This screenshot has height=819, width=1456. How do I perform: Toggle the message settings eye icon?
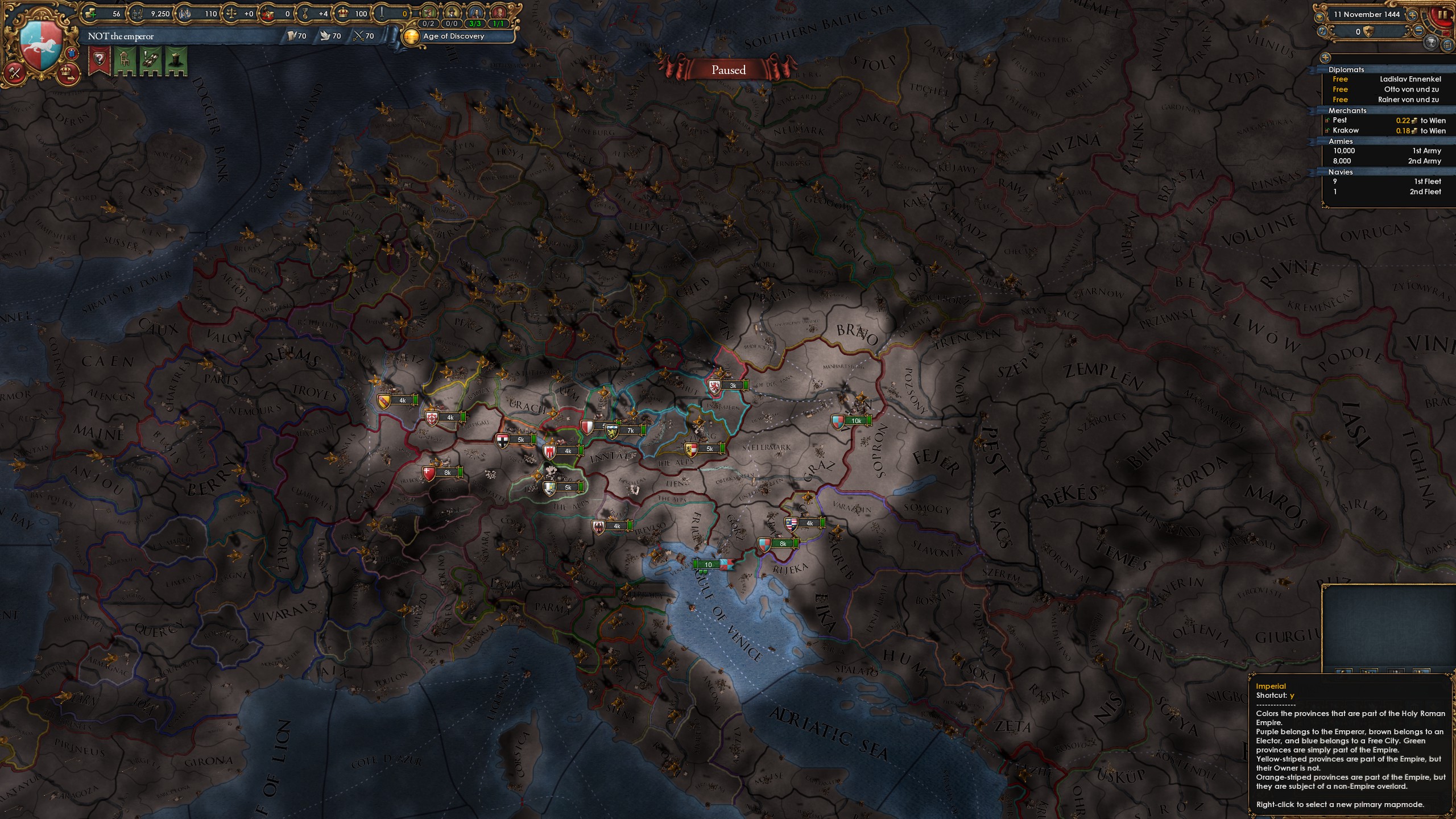[1319, 18]
